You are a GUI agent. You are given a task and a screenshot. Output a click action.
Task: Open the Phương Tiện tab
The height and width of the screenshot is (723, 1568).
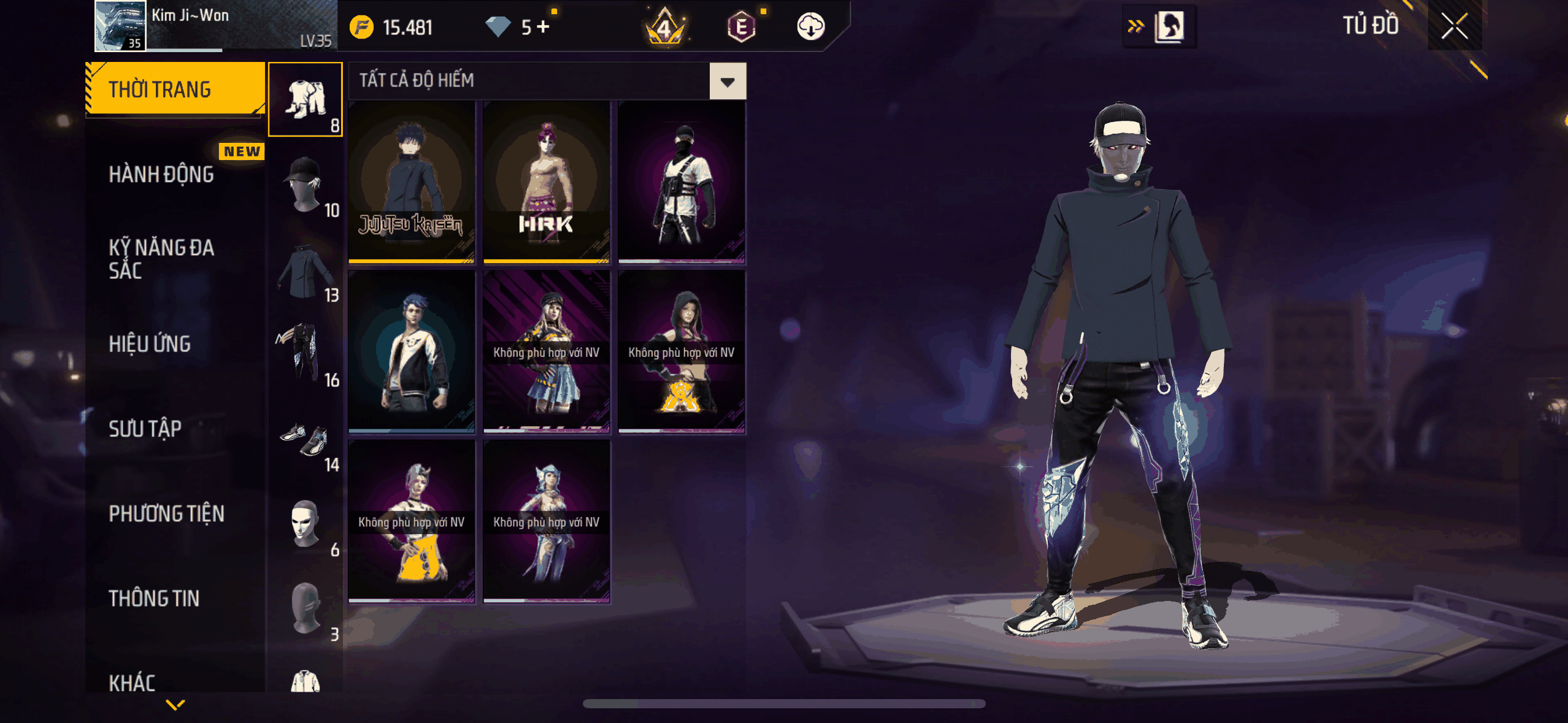tap(167, 513)
